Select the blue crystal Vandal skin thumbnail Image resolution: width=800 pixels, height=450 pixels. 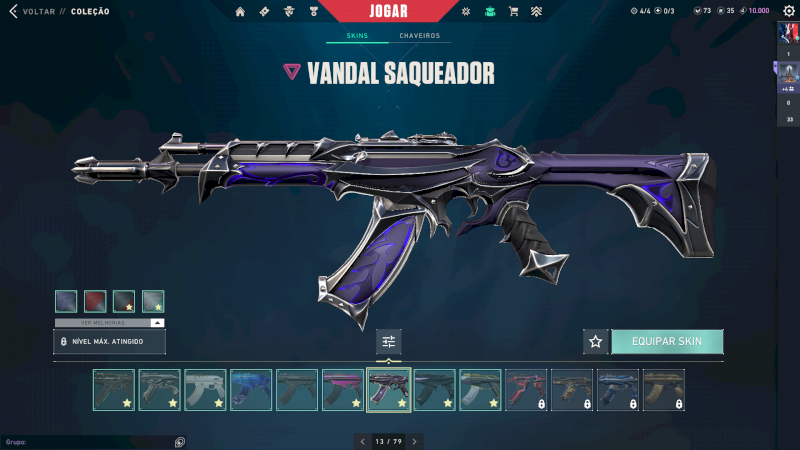(251, 390)
